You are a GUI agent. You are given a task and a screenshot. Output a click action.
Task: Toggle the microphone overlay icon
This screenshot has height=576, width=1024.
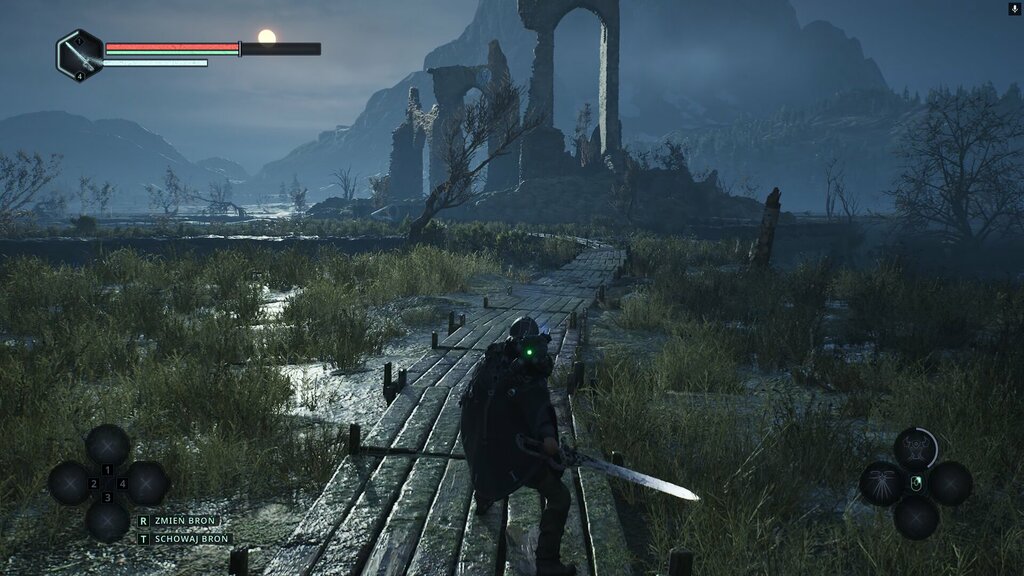(1015, 8)
